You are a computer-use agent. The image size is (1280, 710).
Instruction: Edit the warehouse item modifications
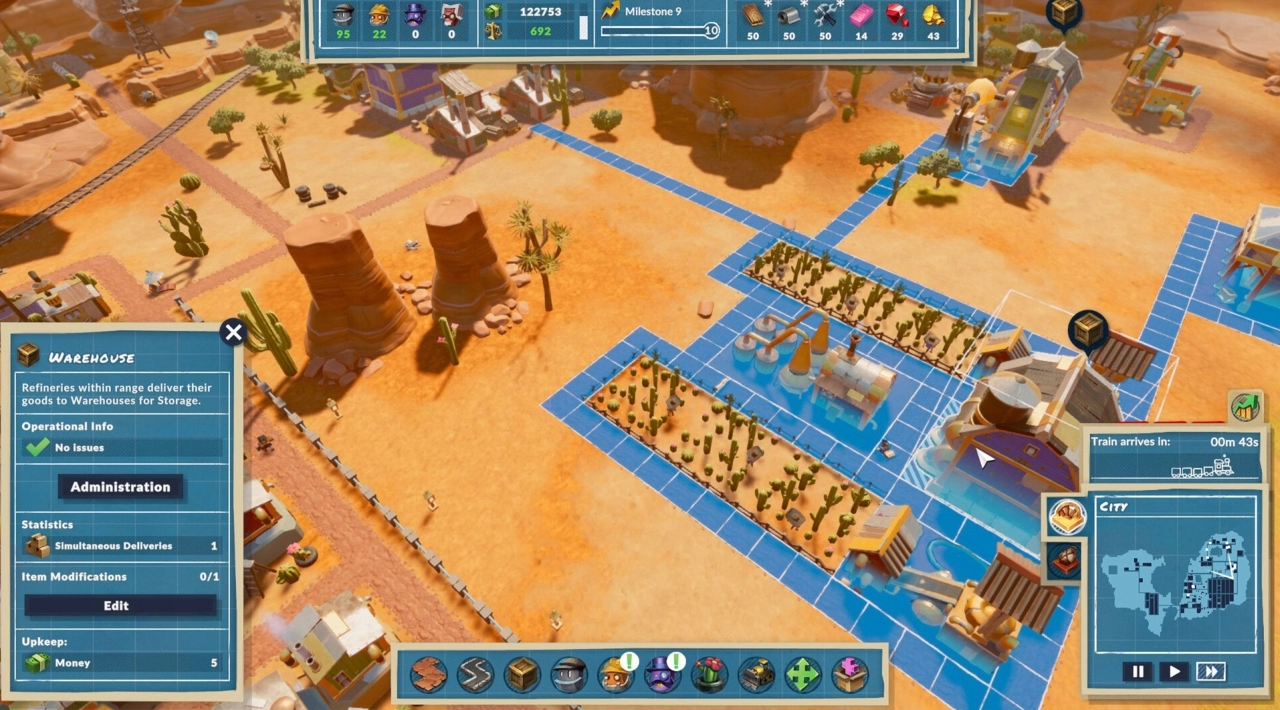tap(120, 606)
